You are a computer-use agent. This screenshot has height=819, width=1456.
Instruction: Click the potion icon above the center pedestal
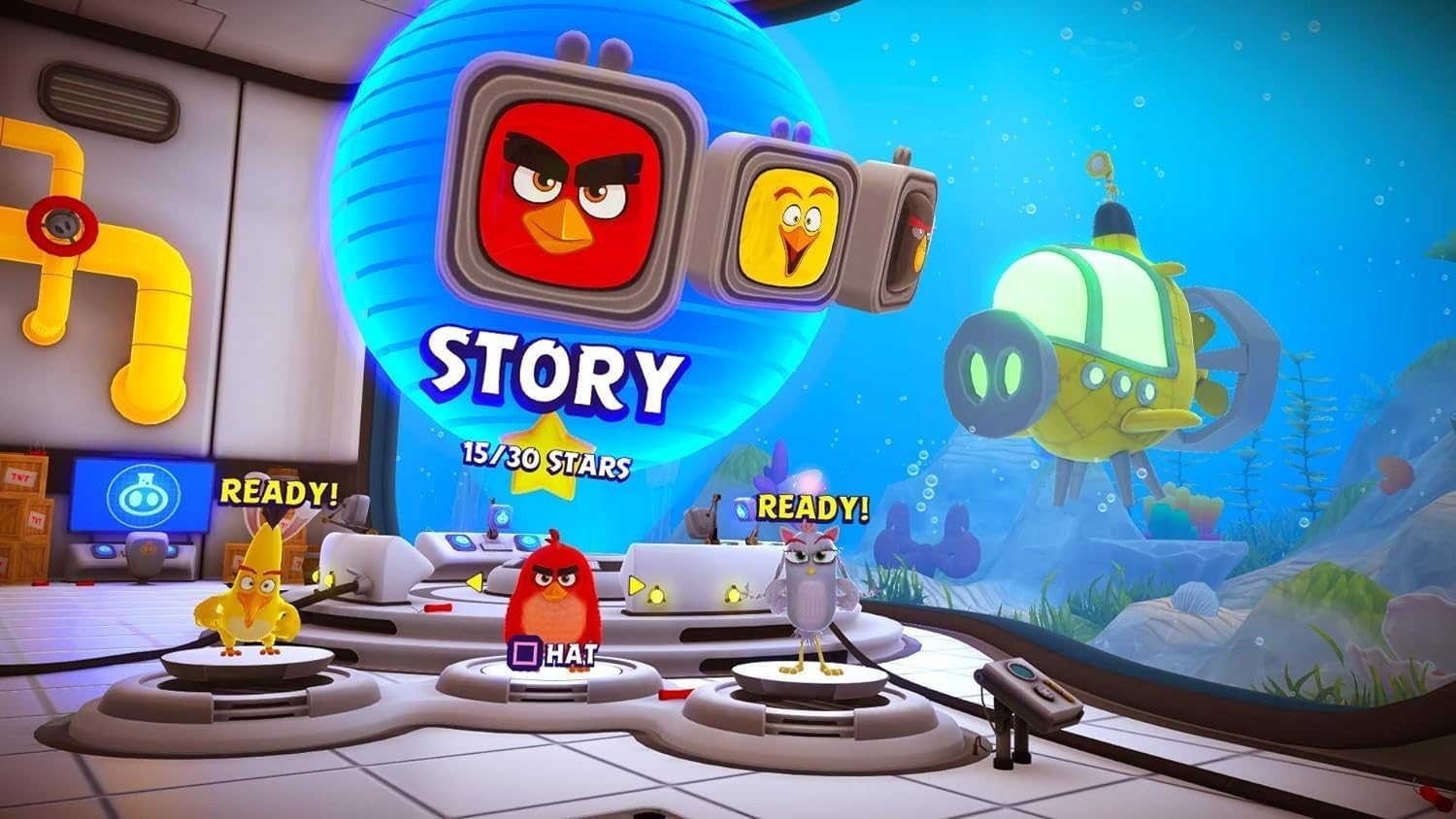pyautogui.click(x=501, y=516)
